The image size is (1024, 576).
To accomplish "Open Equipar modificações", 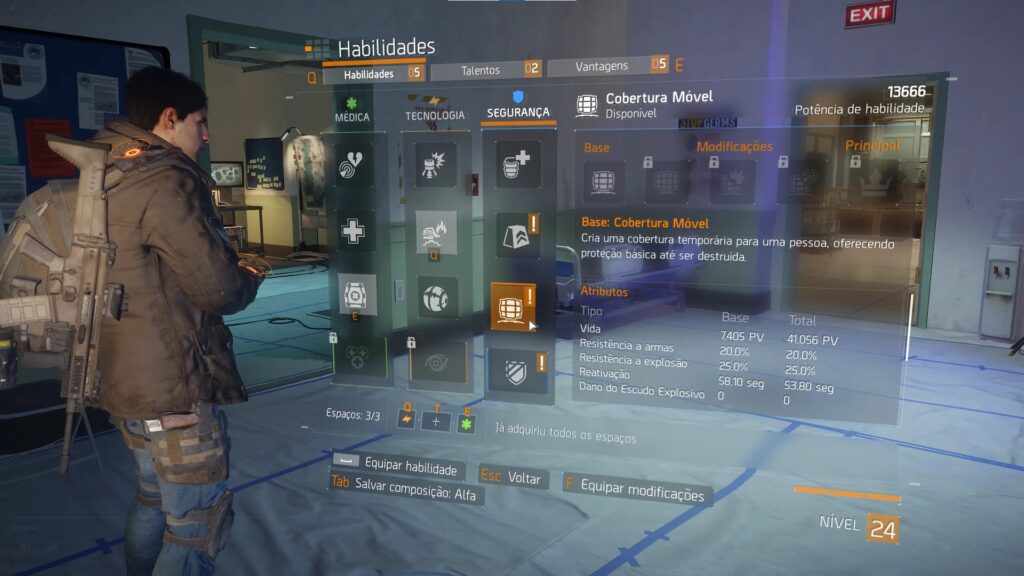I will point(641,494).
